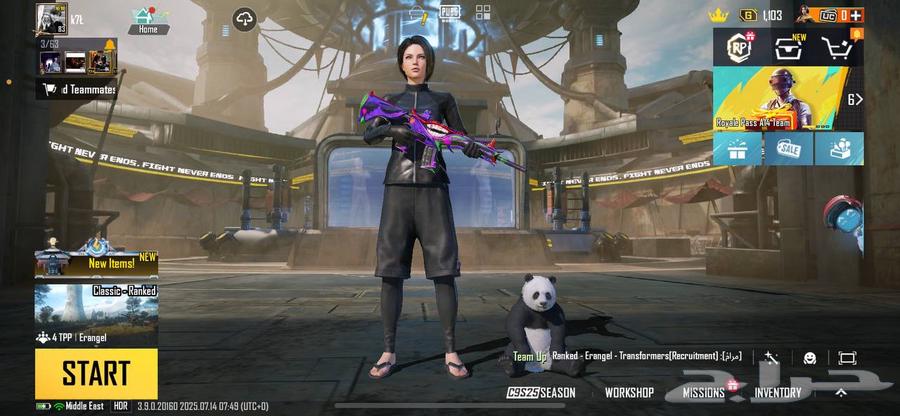
Task: Add UC with the plus button
Action: click(857, 15)
